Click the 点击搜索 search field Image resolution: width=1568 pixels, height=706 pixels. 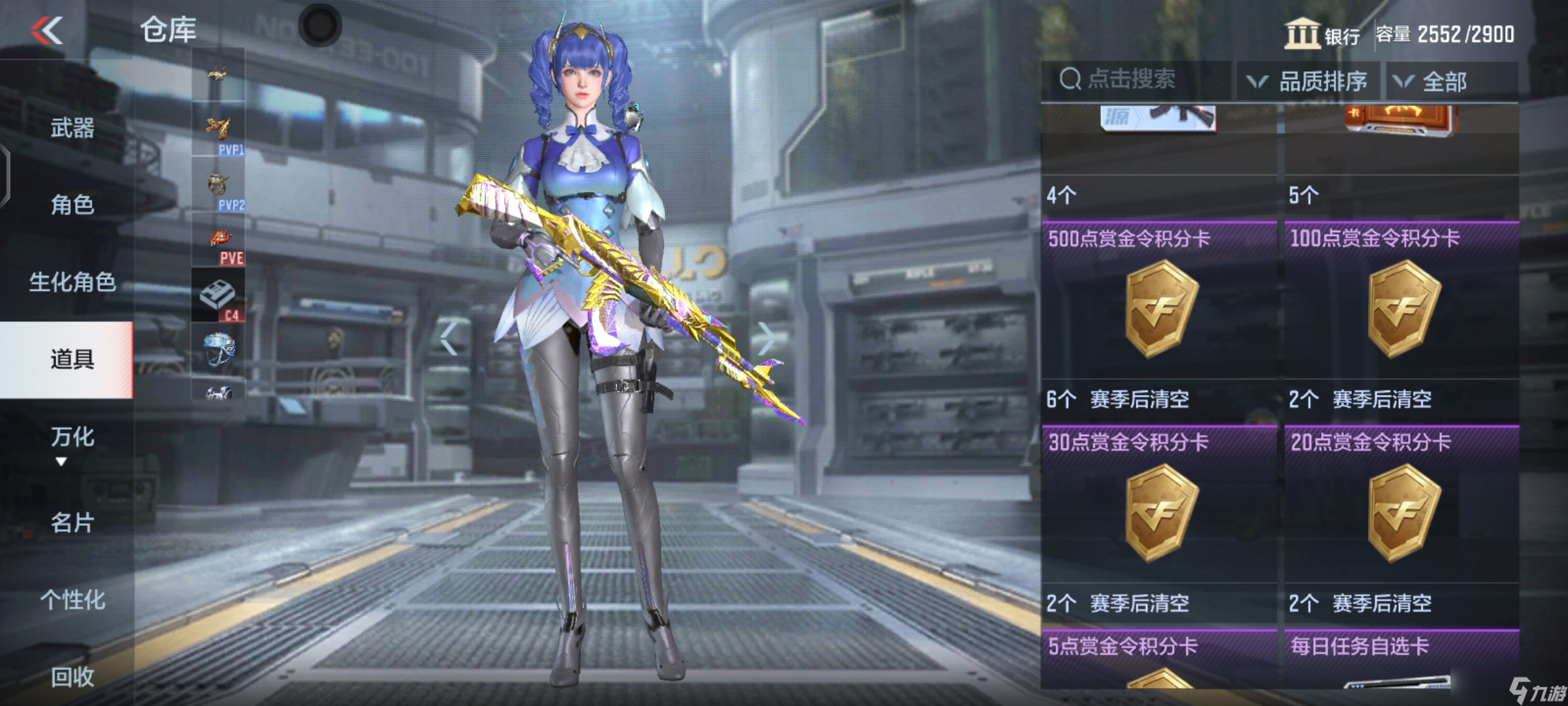(1135, 80)
